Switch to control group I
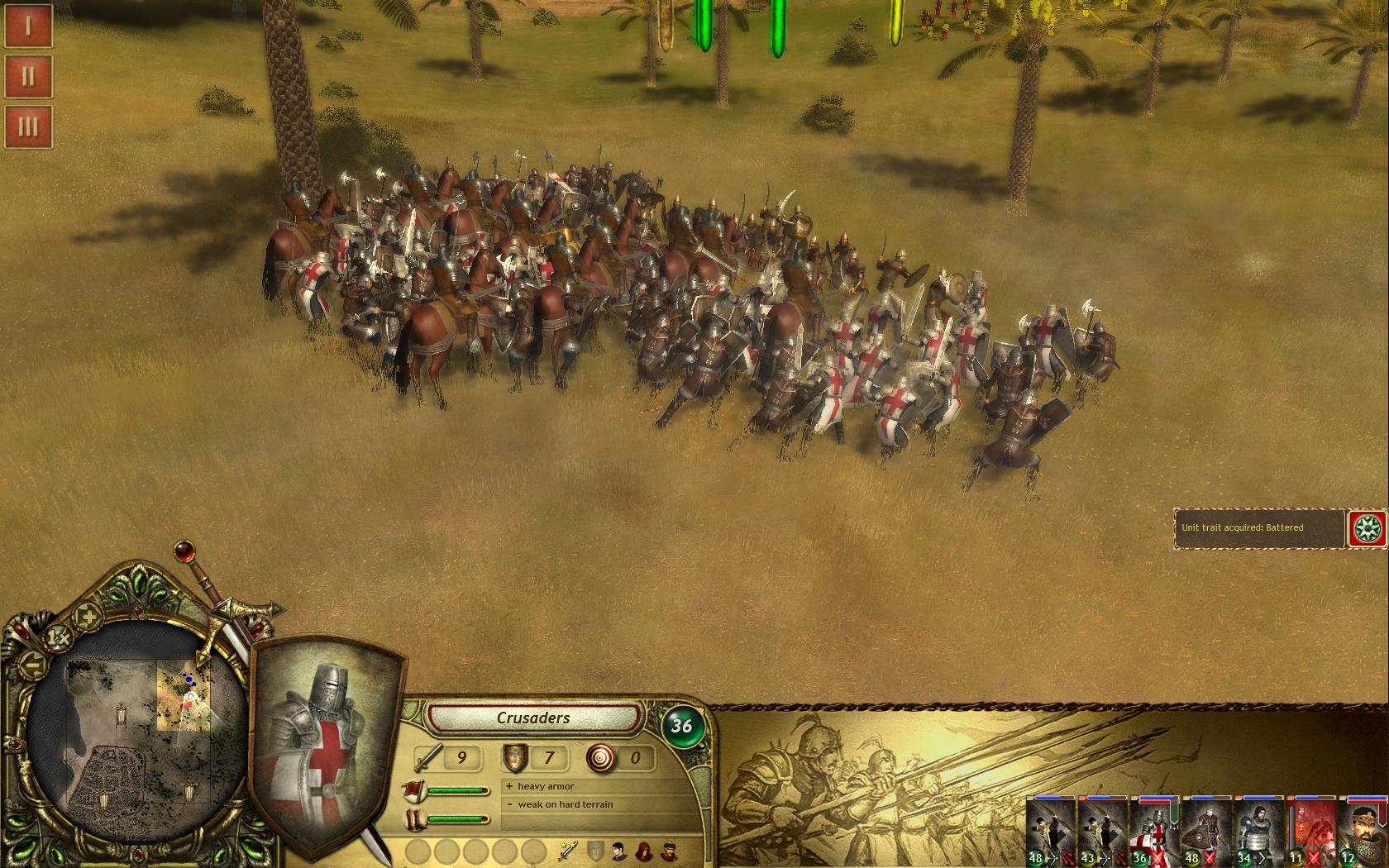Screen dimensions: 1389x868 (x=28, y=26)
